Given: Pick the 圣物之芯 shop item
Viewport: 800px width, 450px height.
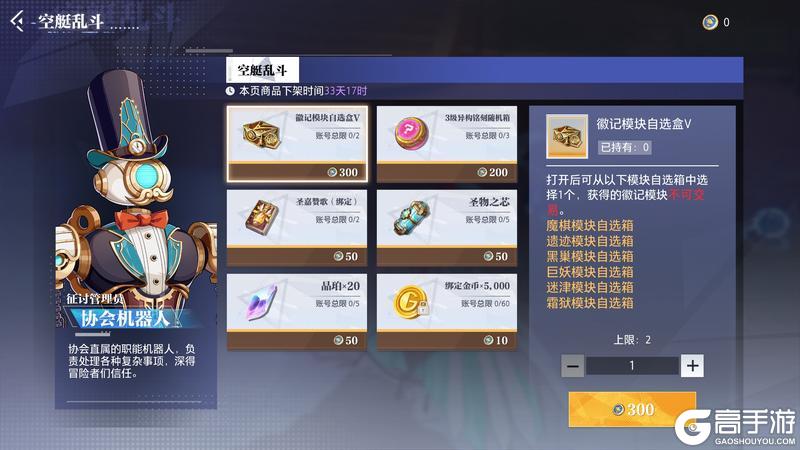Looking at the screenshot, I should click(446, 227).
